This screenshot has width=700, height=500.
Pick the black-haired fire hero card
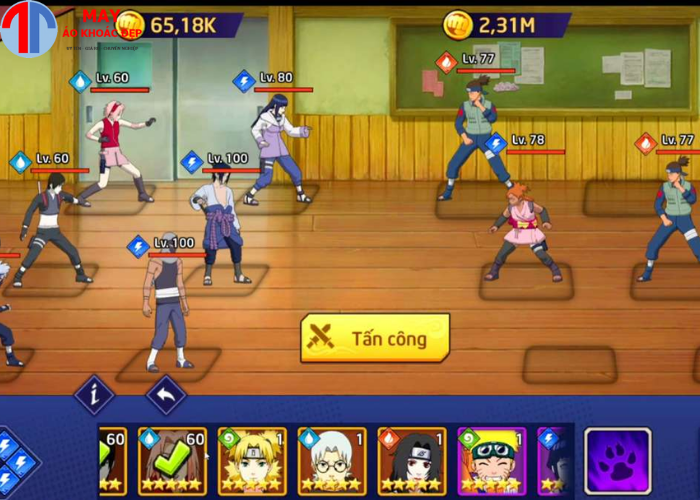pos(412,460)
